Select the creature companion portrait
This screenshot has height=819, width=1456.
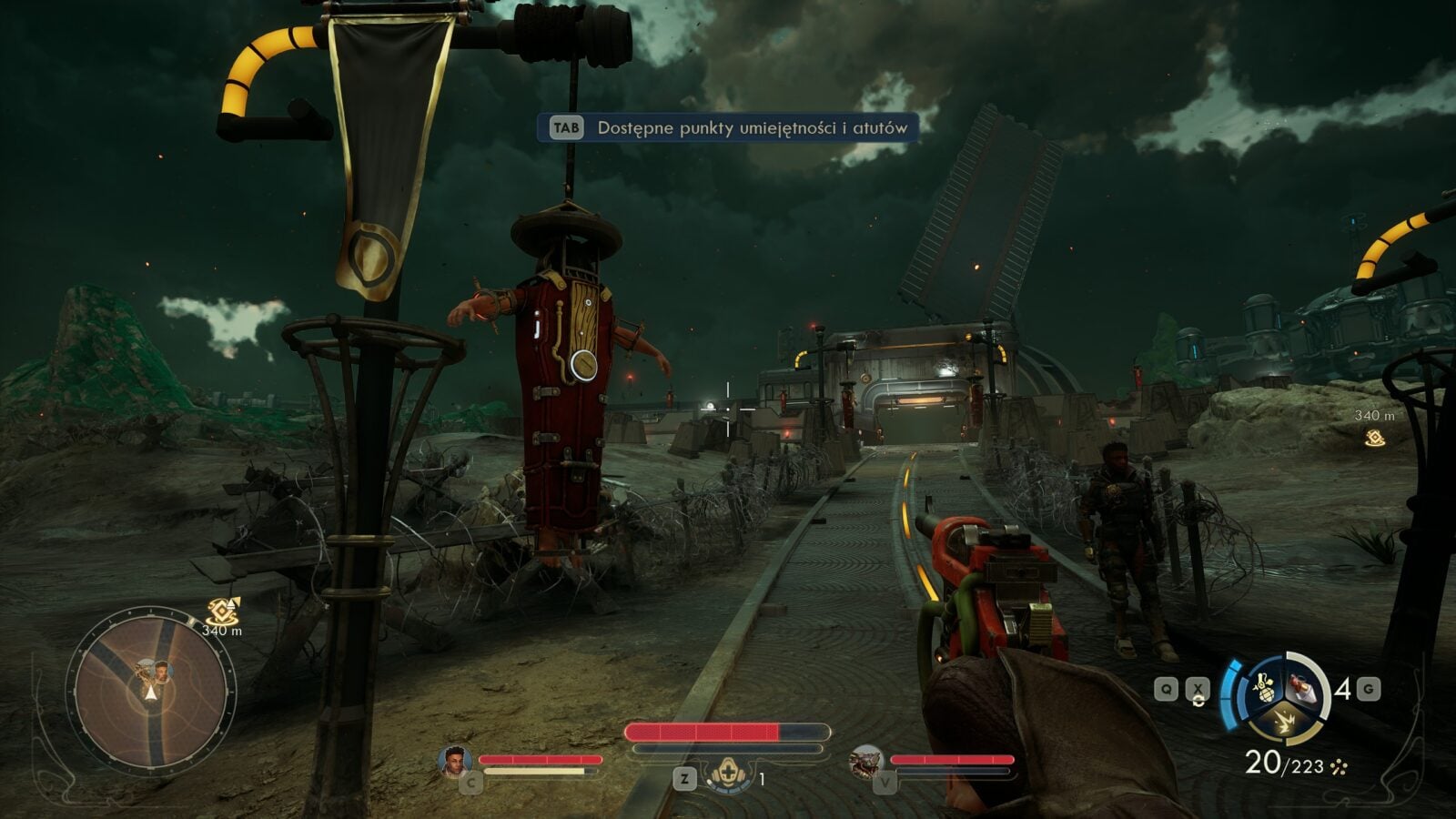tap(864, 761)
